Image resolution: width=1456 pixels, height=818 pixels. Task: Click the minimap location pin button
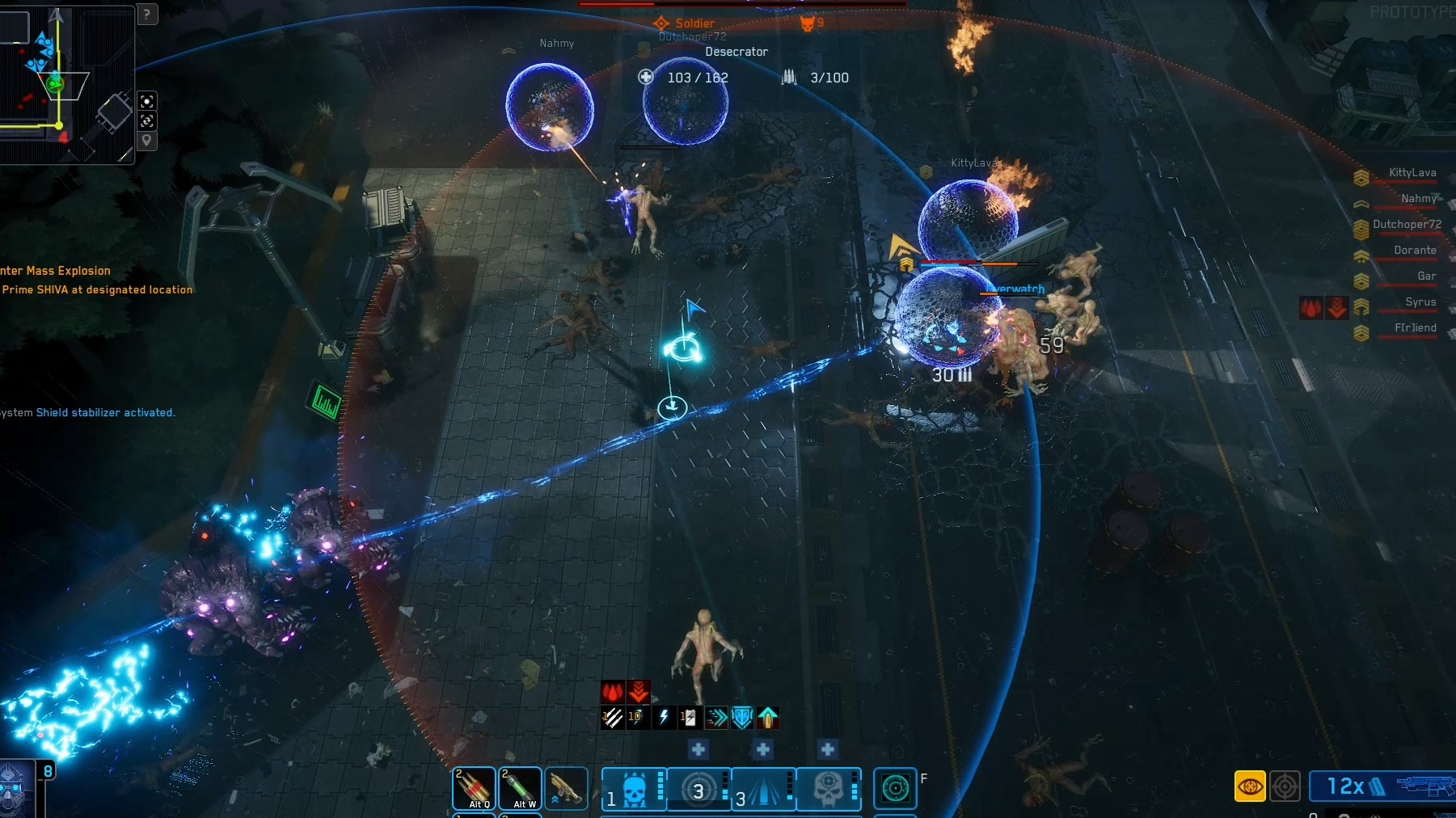point(146,141)
